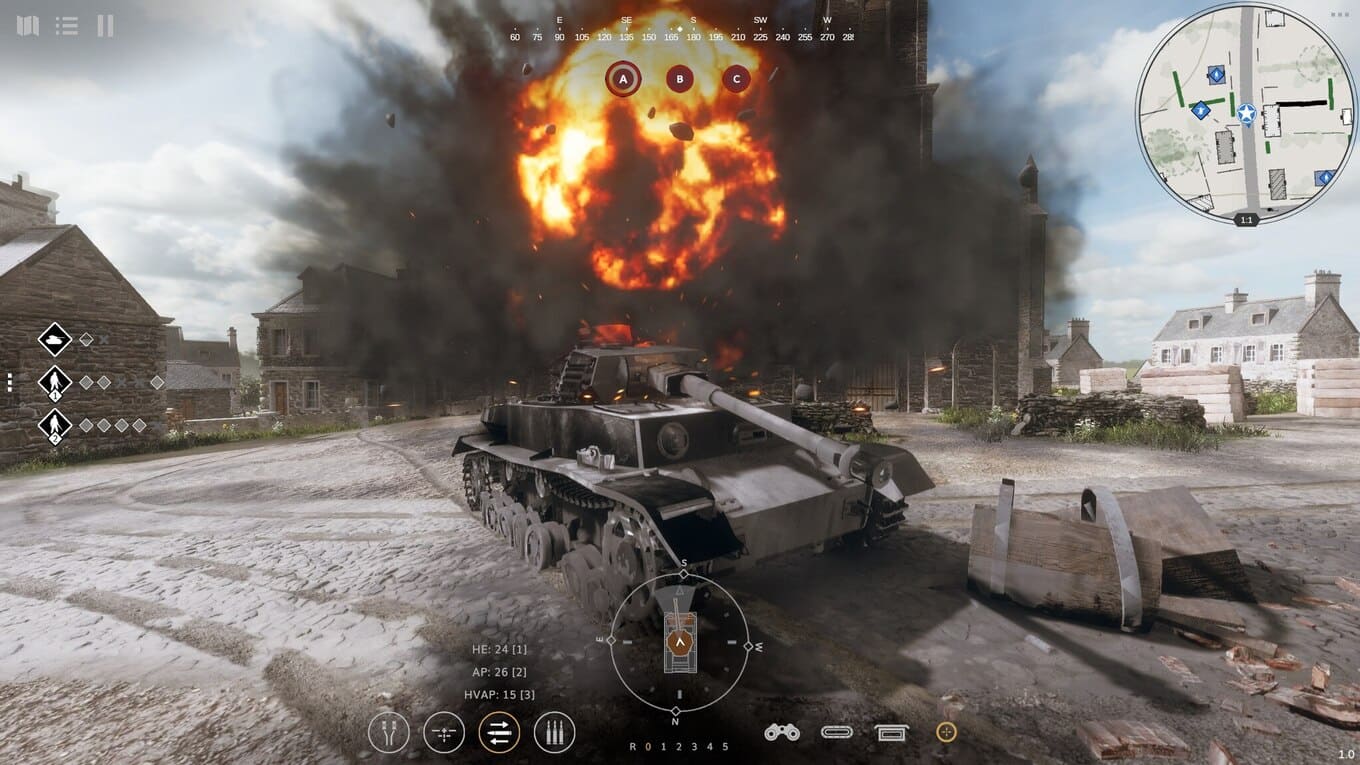Toggle the minimap 1:1 scale badge
This screenshot has width=1360, height=765.
[1246, 219]
